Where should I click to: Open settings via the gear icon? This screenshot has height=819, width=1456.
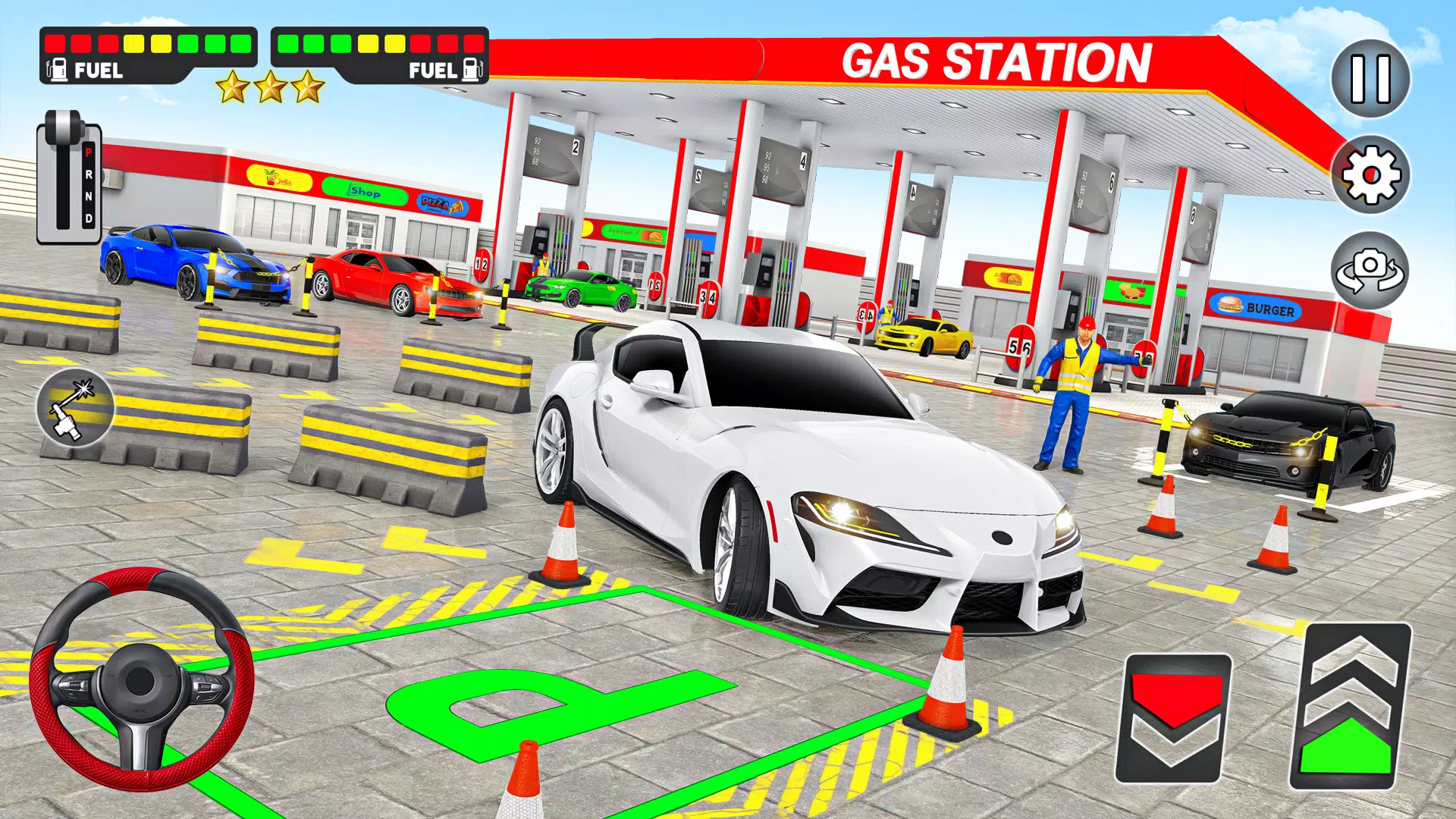1370,175
